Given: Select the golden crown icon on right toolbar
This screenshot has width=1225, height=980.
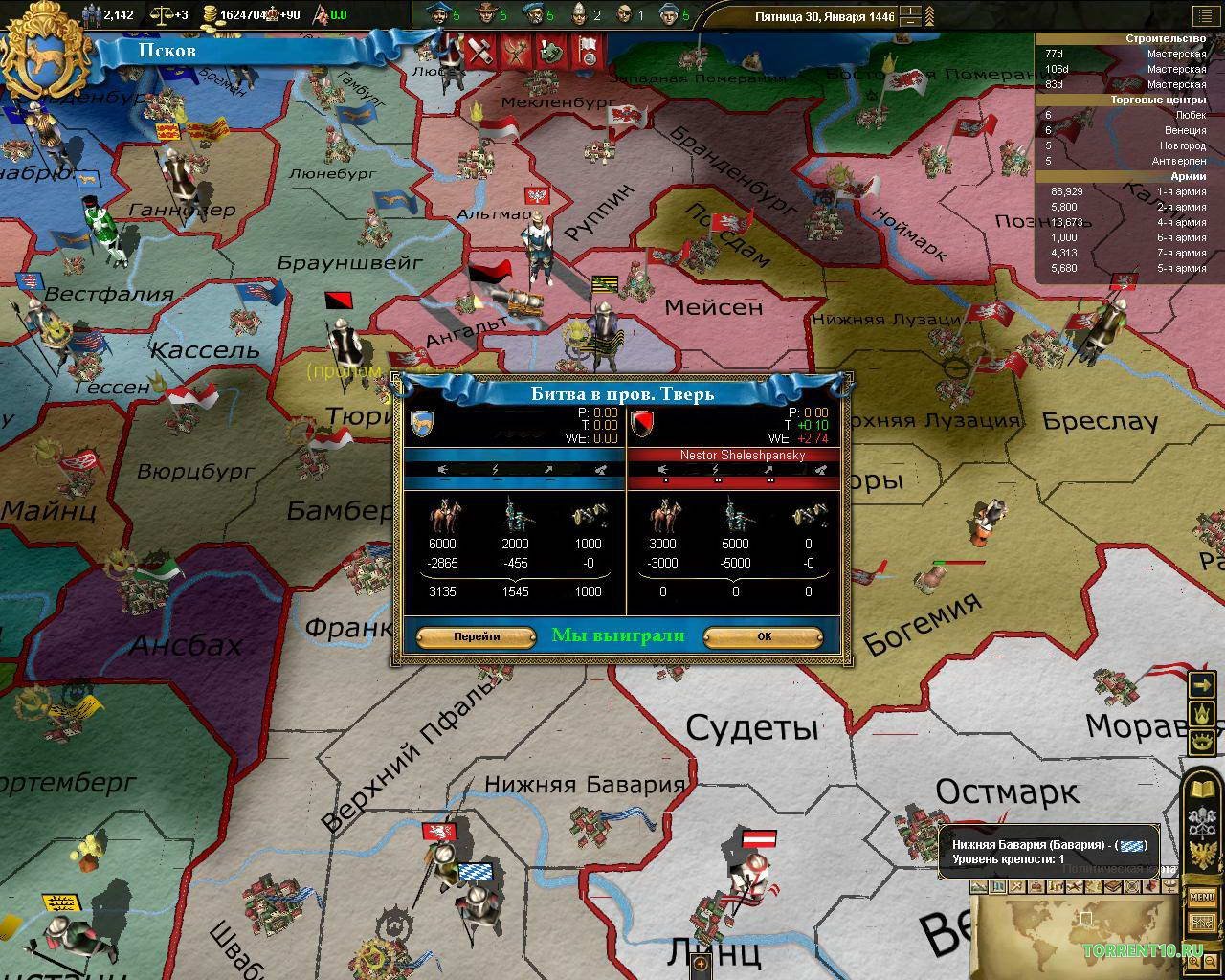Looking at the screenshot, I should [x=1202, y=712].
